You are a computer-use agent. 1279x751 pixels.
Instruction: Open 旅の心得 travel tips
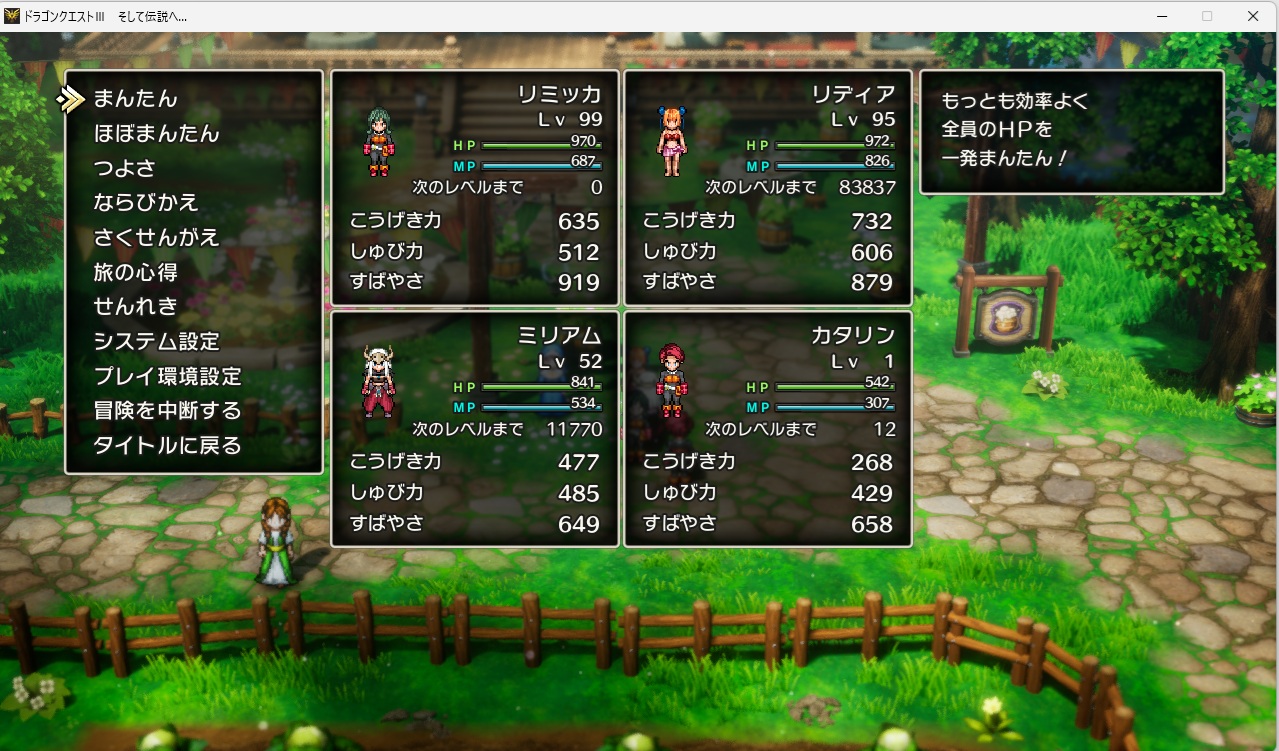[135, 272]
